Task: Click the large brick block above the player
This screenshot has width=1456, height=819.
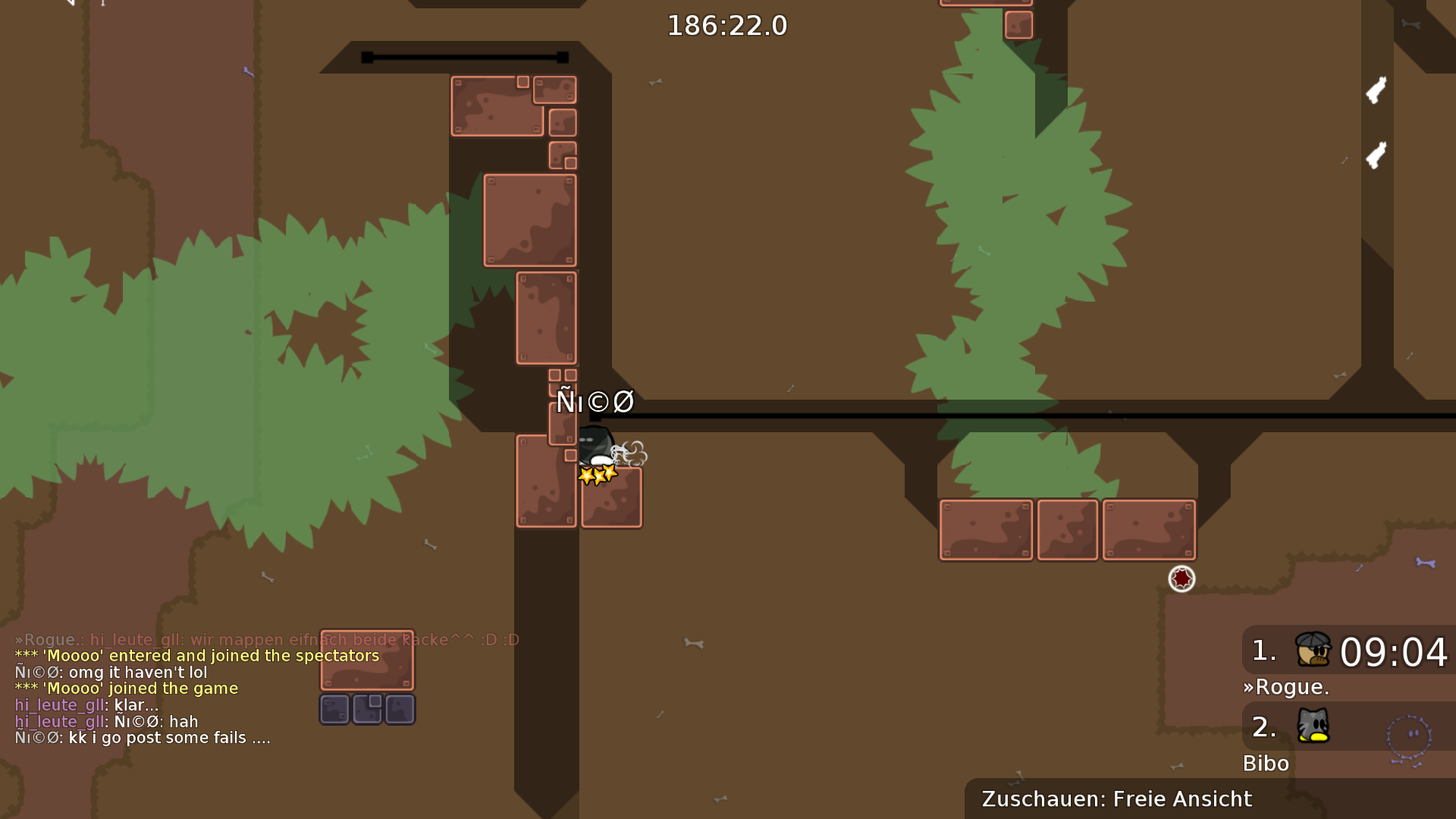Action: pos(529,220)
